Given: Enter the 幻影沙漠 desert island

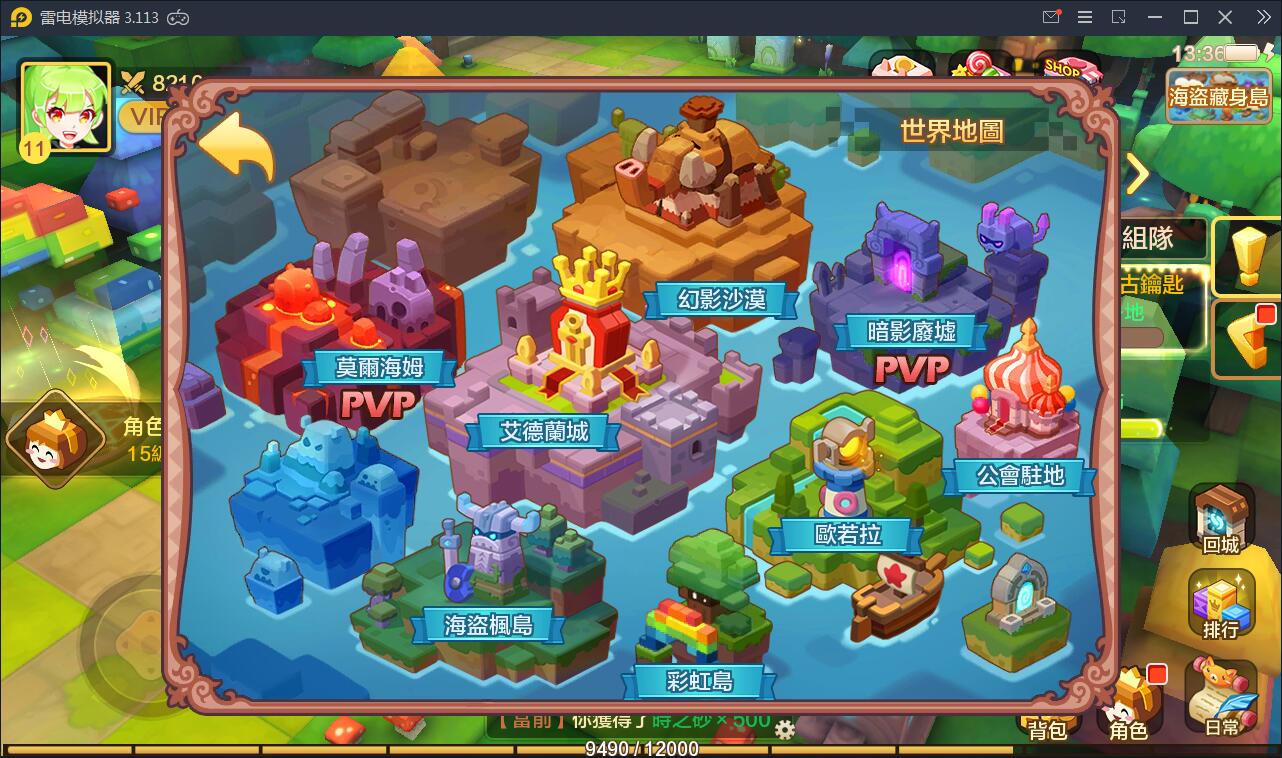Looking at the screenshot, I should click(722, 296).
